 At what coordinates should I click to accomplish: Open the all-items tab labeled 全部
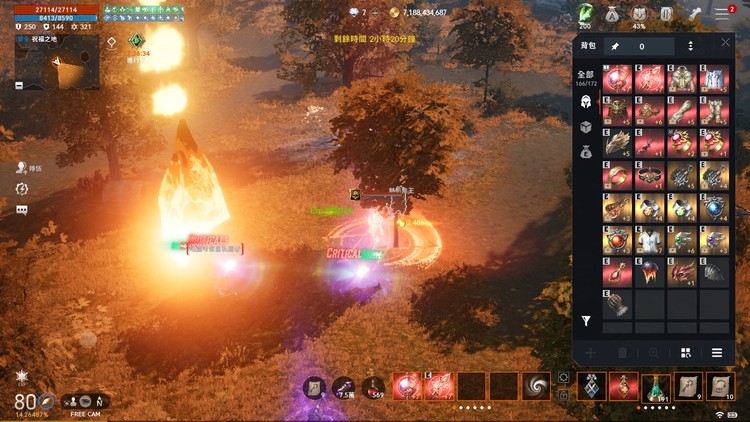[586, 76]
